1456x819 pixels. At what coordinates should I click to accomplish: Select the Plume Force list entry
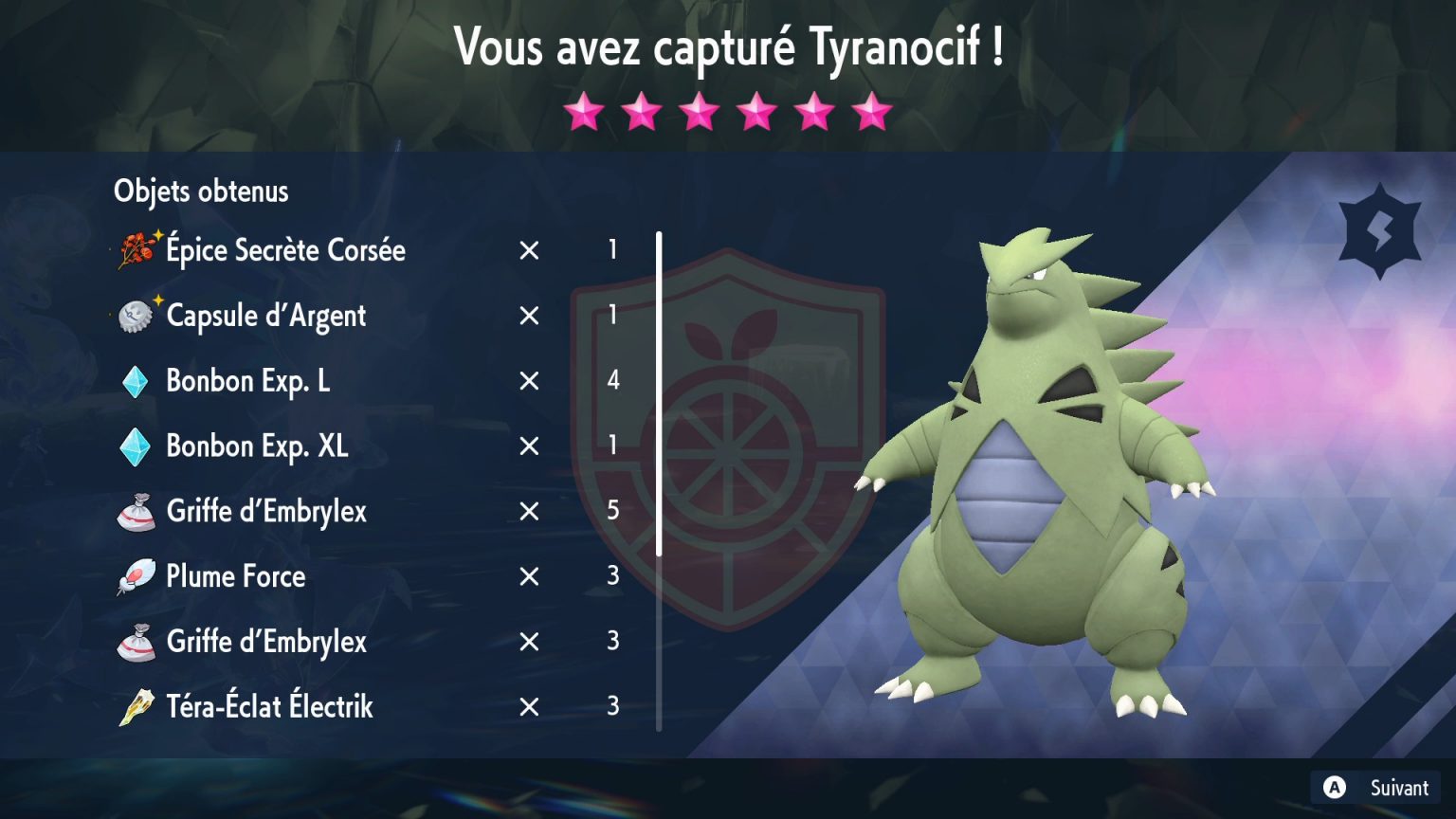(234, 576)
